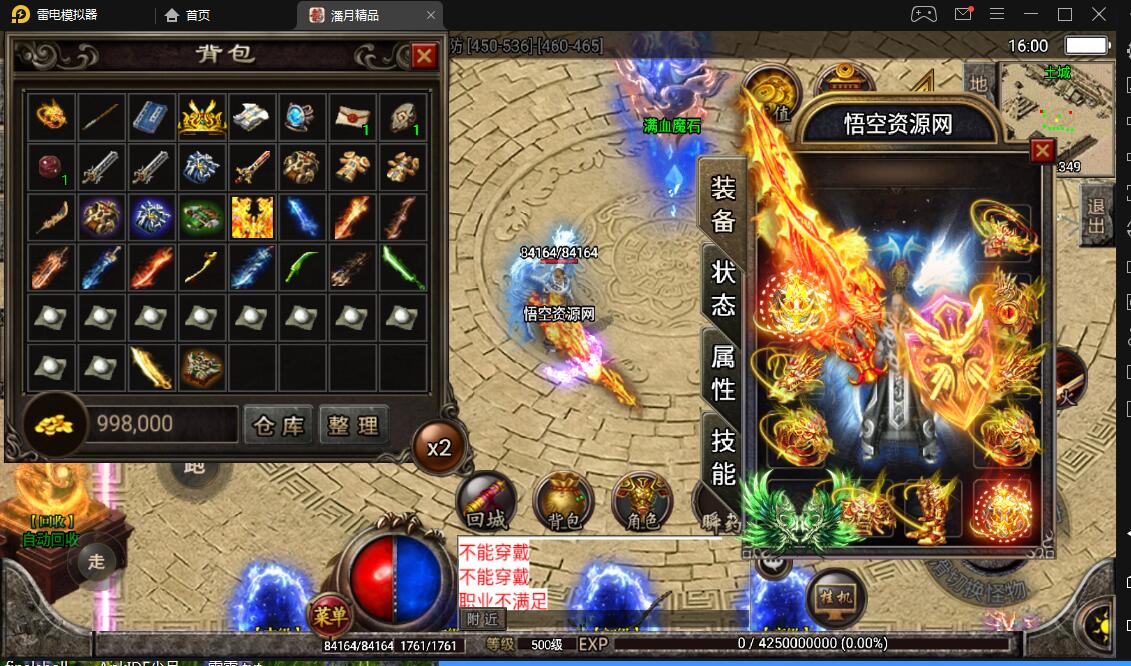
Task: Open the 仓库 warehouse
Action: click(x=278, y=425)
